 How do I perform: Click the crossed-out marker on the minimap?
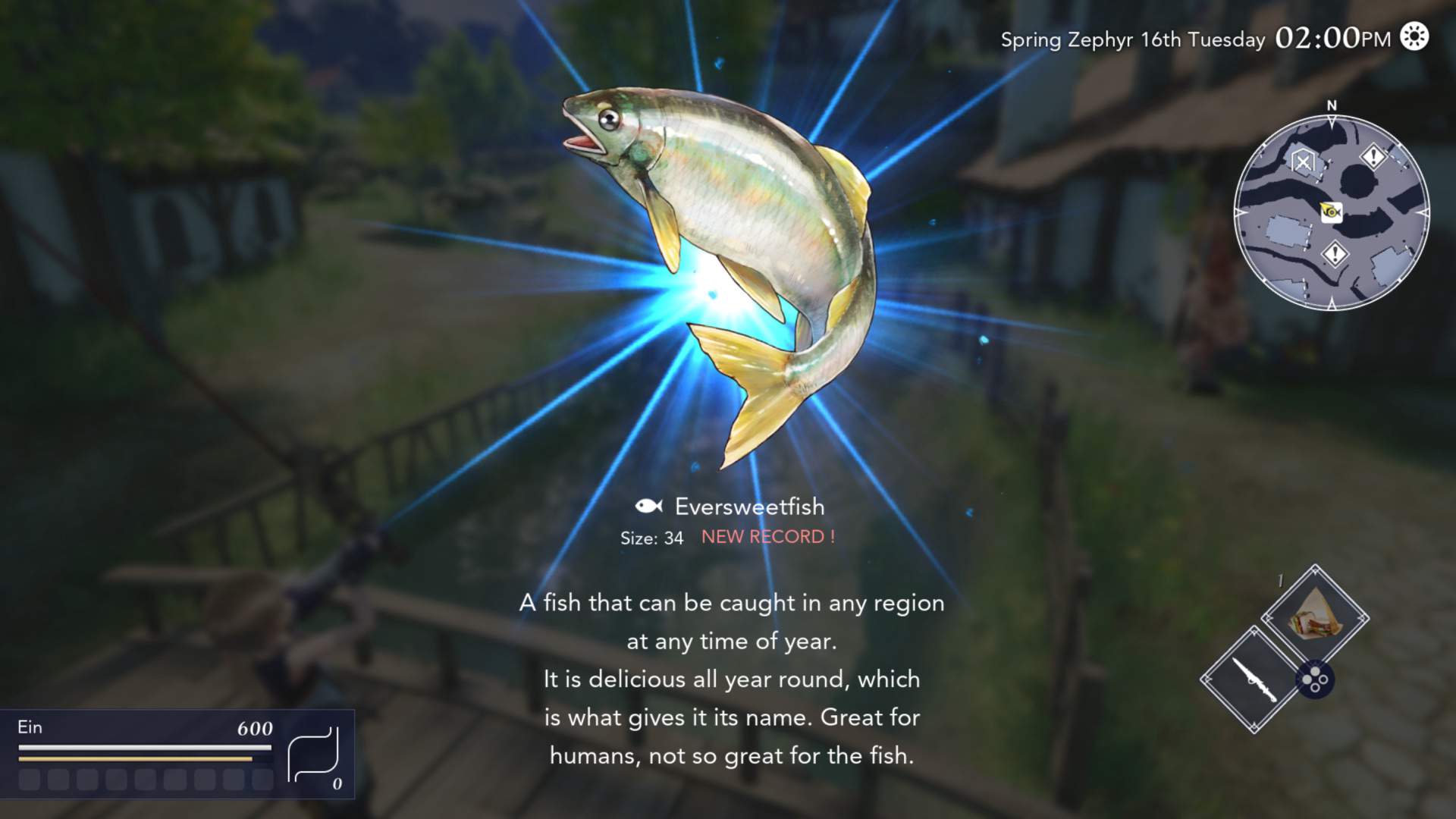pos(1303,162)
